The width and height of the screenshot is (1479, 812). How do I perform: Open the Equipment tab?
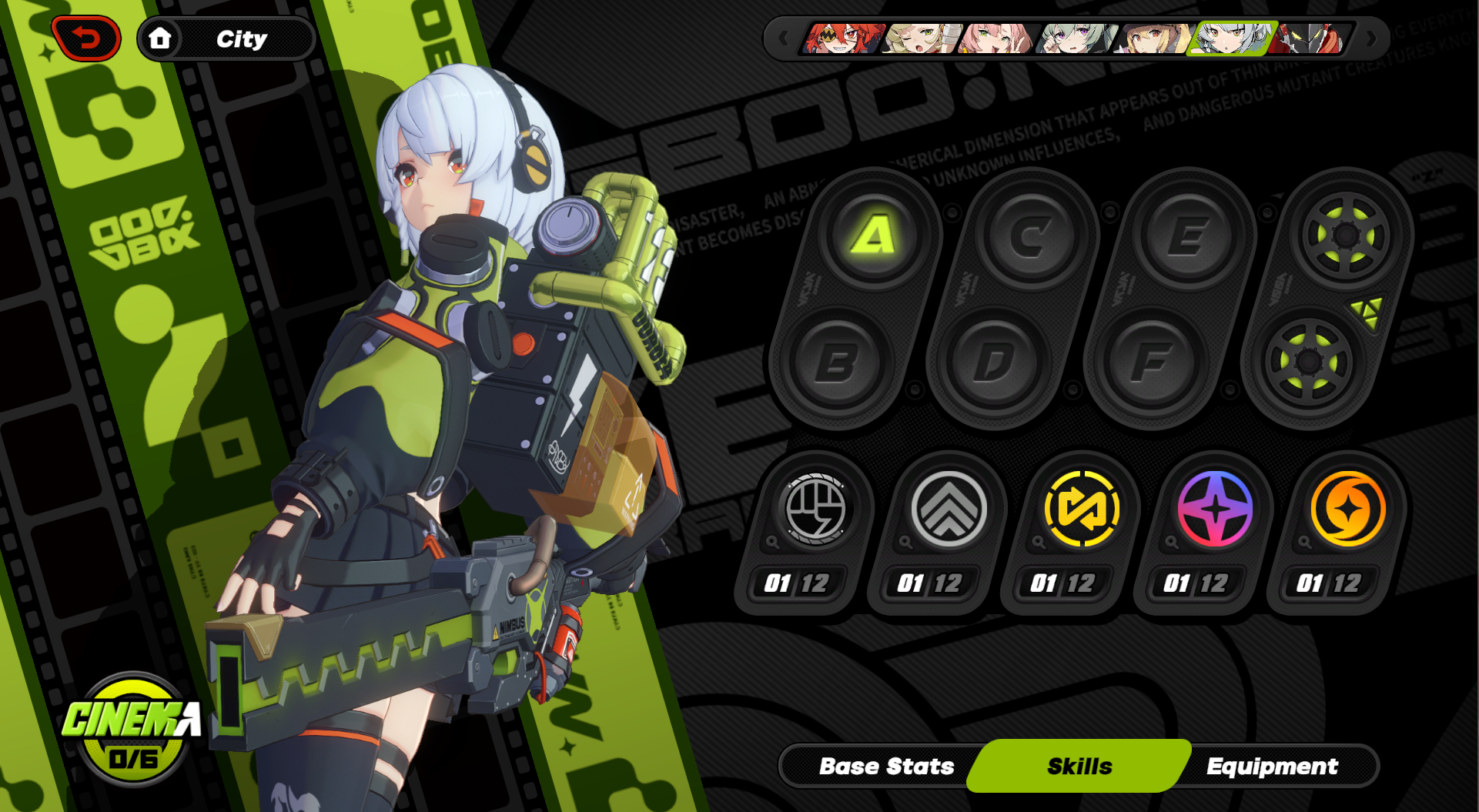tap(1272, 766)
